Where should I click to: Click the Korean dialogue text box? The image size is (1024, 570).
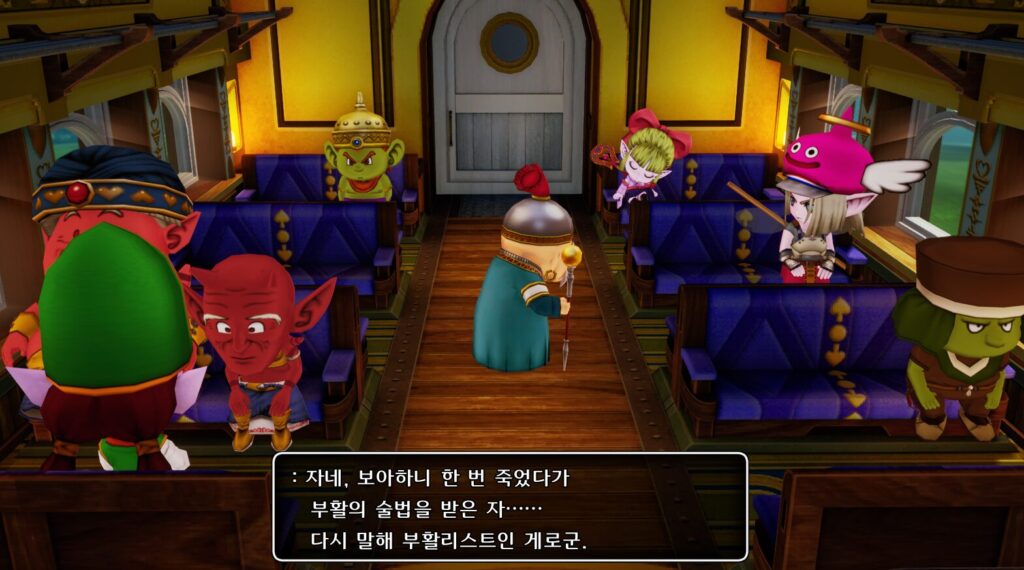[510, 507]
